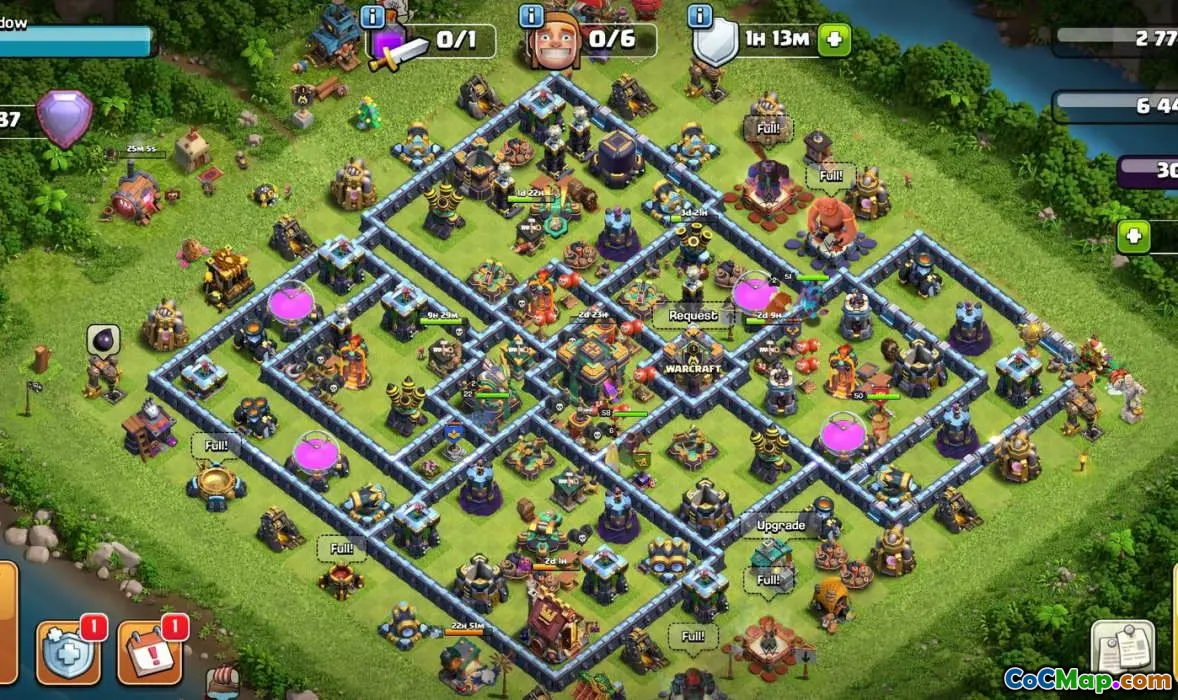Open the info button above the builder counter
This screenshot has height=700, width=1178.
coord(531,17)
